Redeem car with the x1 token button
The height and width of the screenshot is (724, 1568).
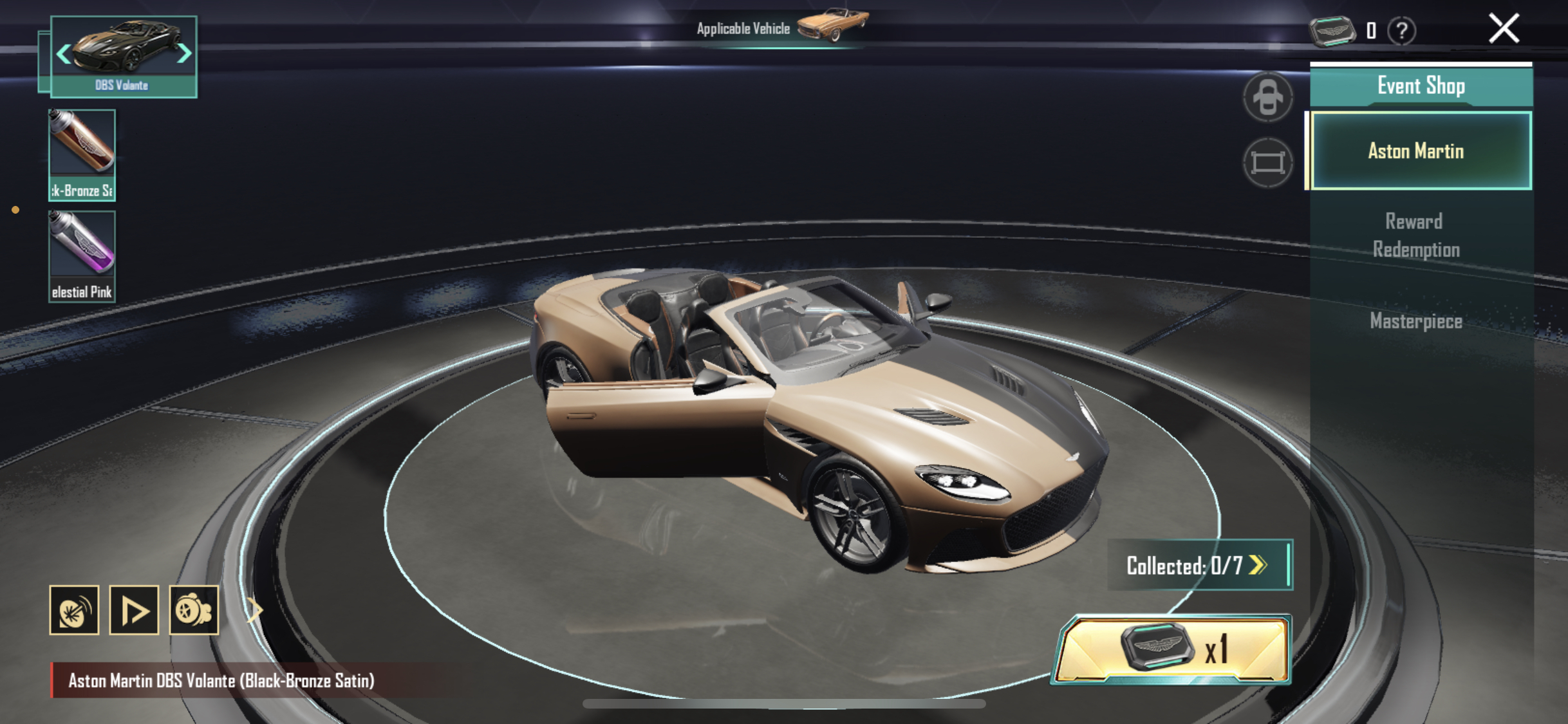(1171, 649)
